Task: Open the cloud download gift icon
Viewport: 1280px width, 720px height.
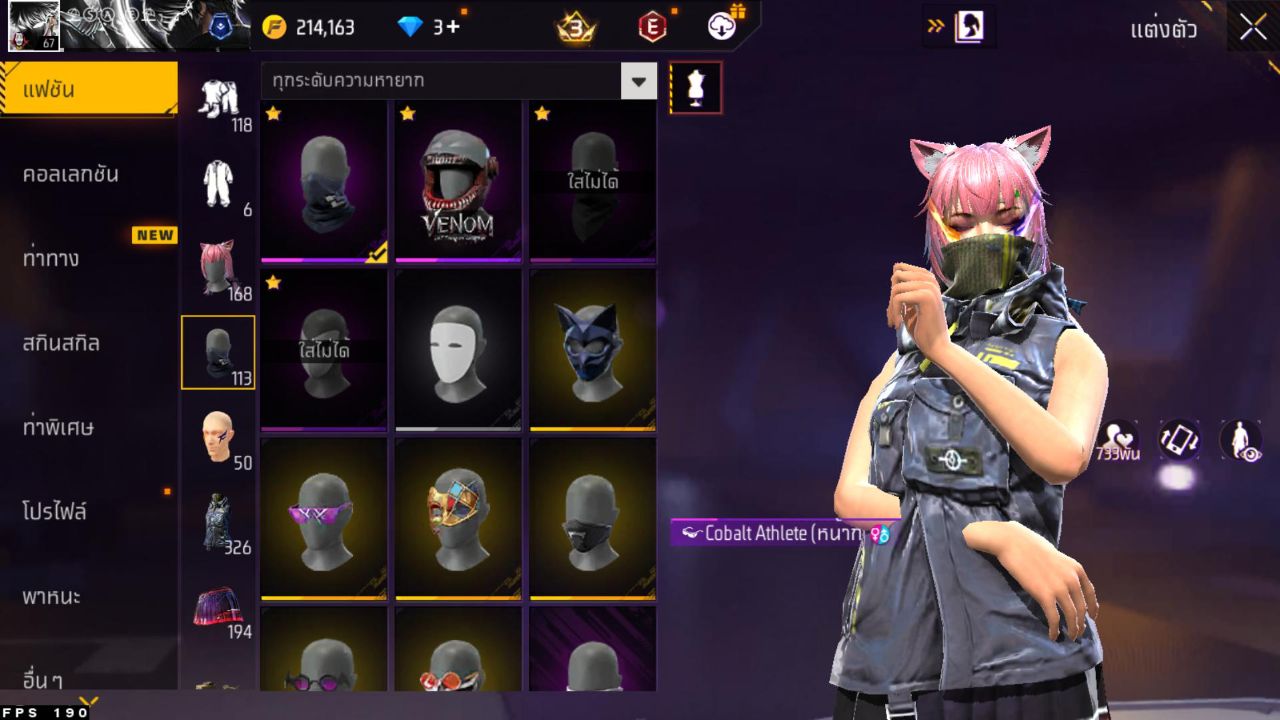Action: point(724,27)
